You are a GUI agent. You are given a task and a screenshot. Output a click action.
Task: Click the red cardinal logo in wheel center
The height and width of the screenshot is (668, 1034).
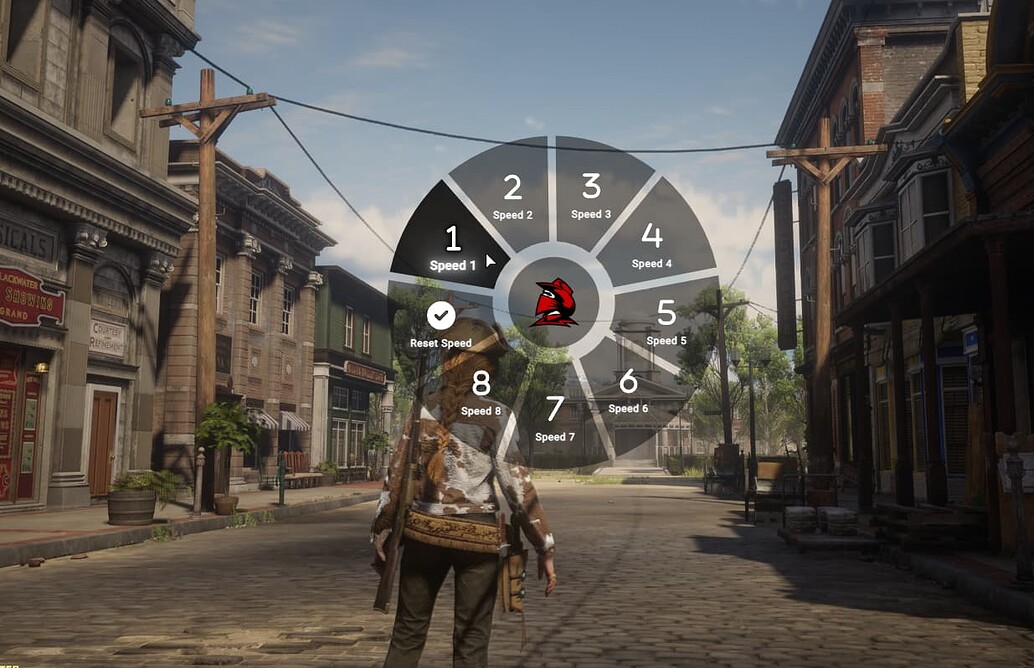pos(554,302)
